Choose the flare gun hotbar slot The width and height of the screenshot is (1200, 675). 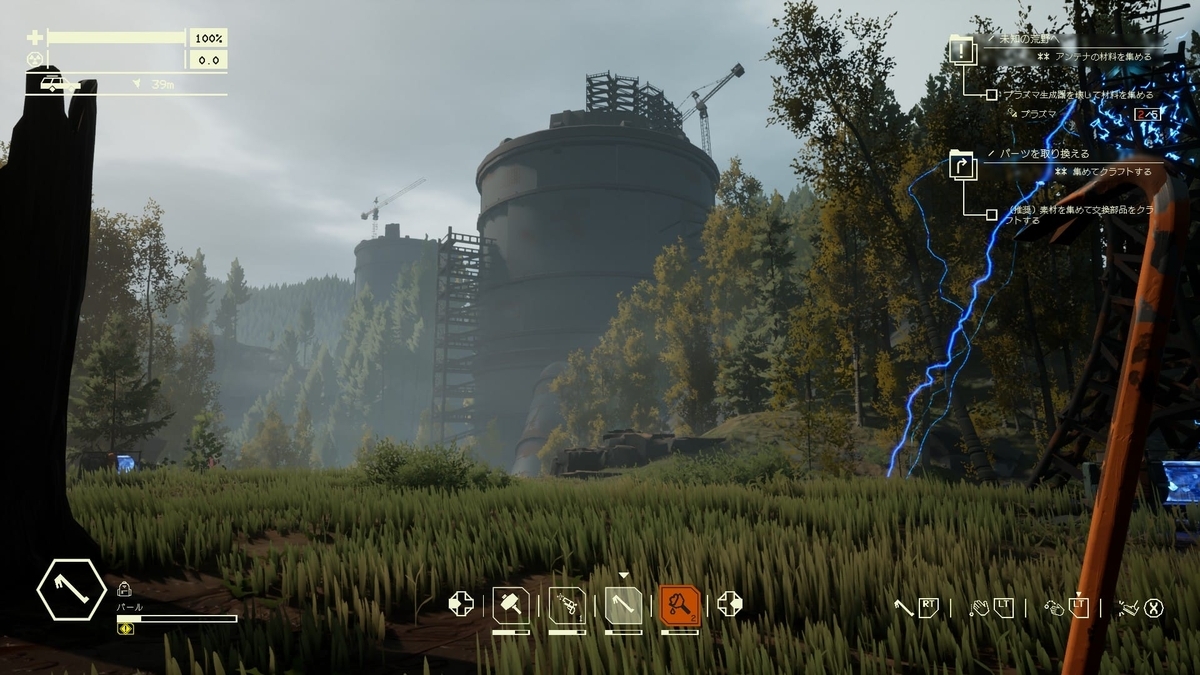pyautogui.click(x=567, y=605)
